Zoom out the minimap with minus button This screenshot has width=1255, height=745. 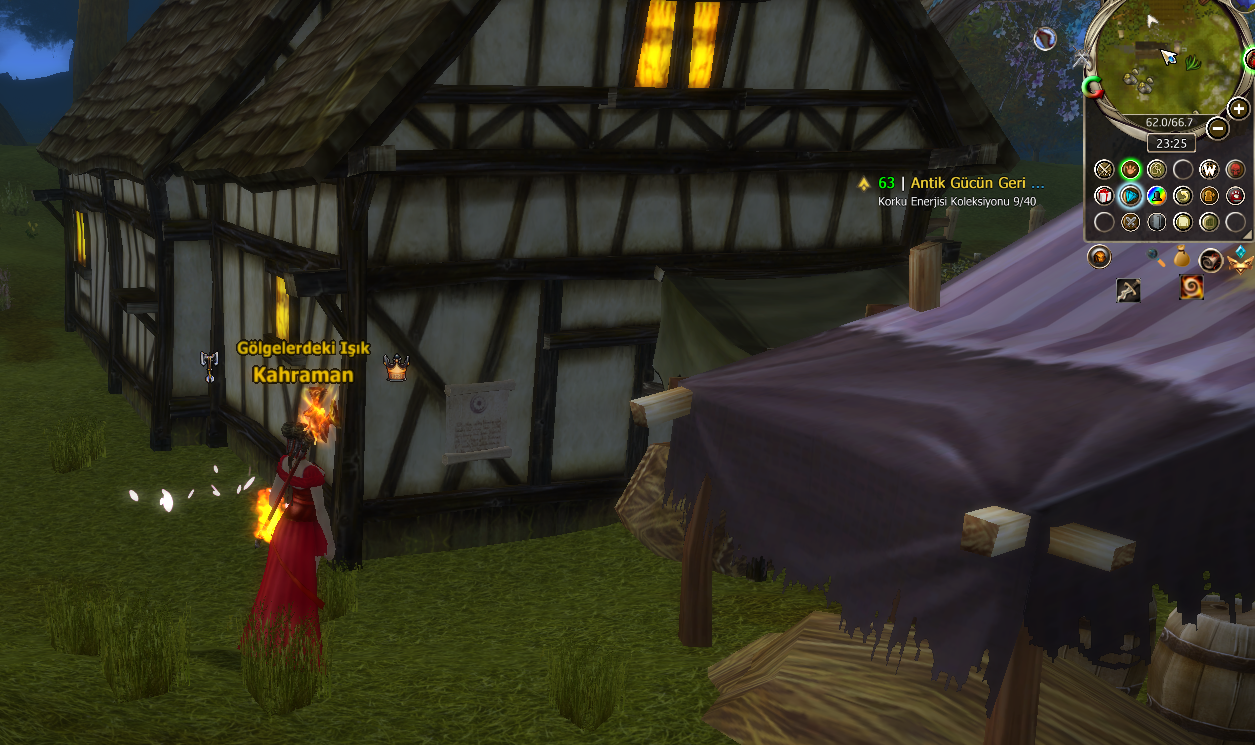click(x=1217, y=128)
